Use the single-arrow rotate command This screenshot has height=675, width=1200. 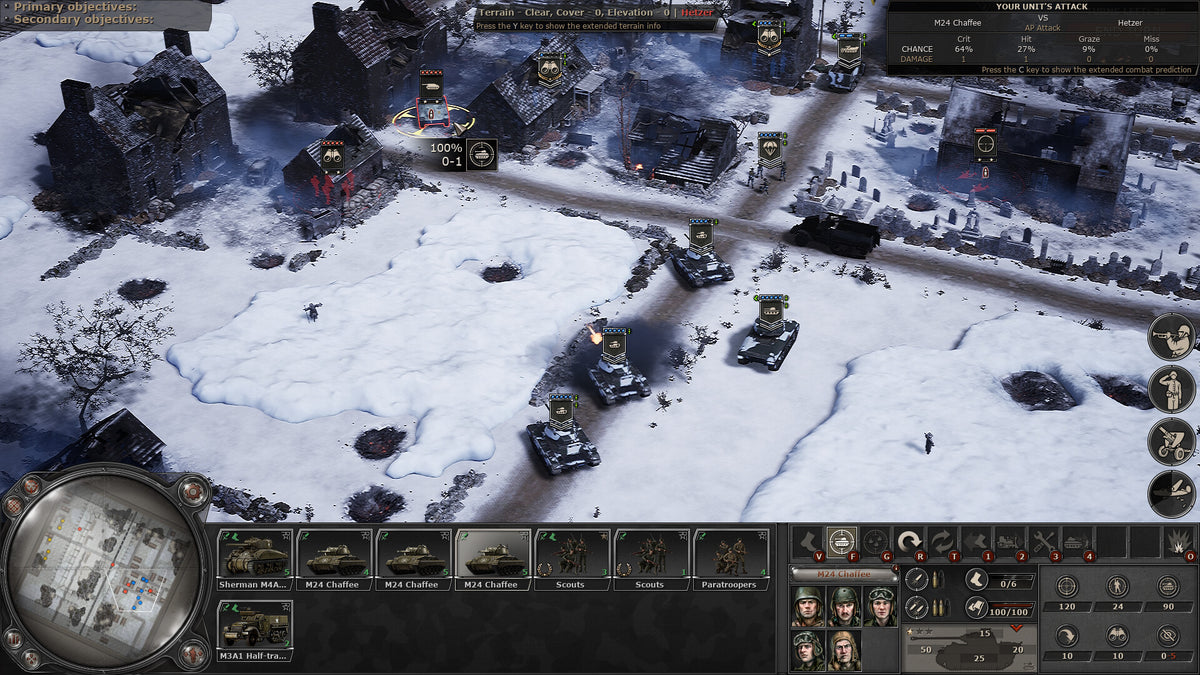click(909, 542)
